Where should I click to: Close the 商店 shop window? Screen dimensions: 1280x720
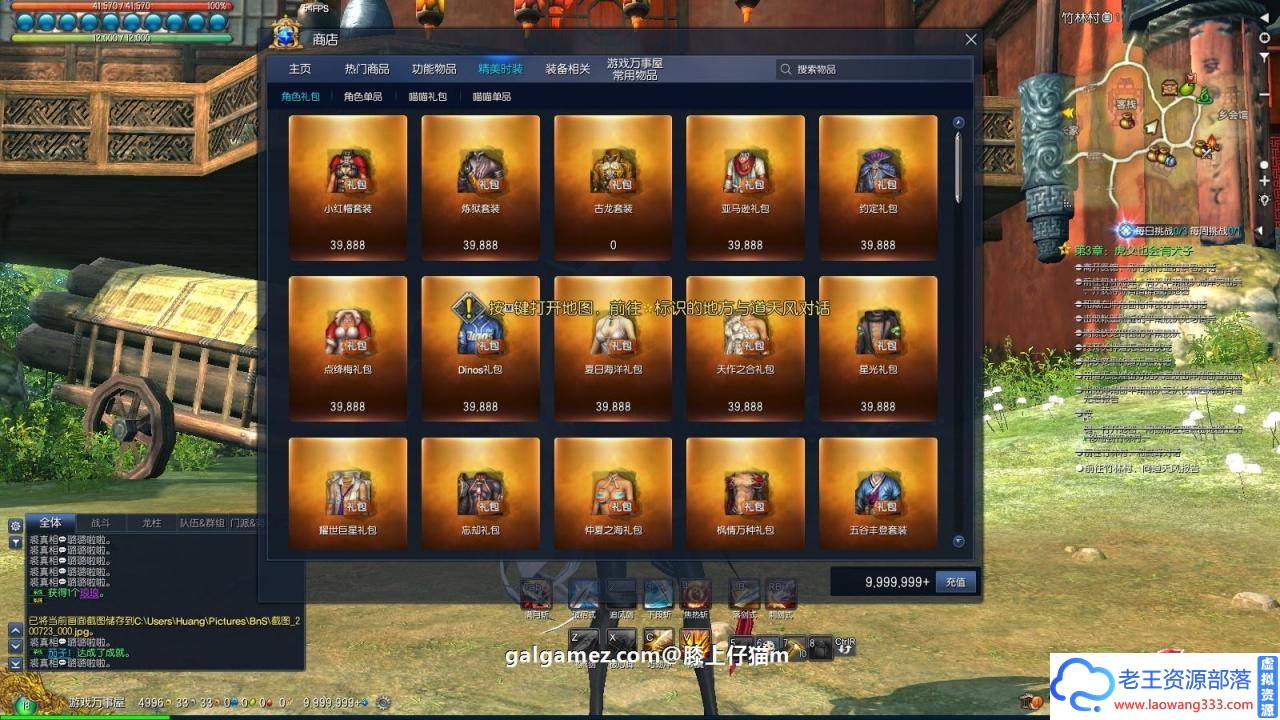click(971, 40)
